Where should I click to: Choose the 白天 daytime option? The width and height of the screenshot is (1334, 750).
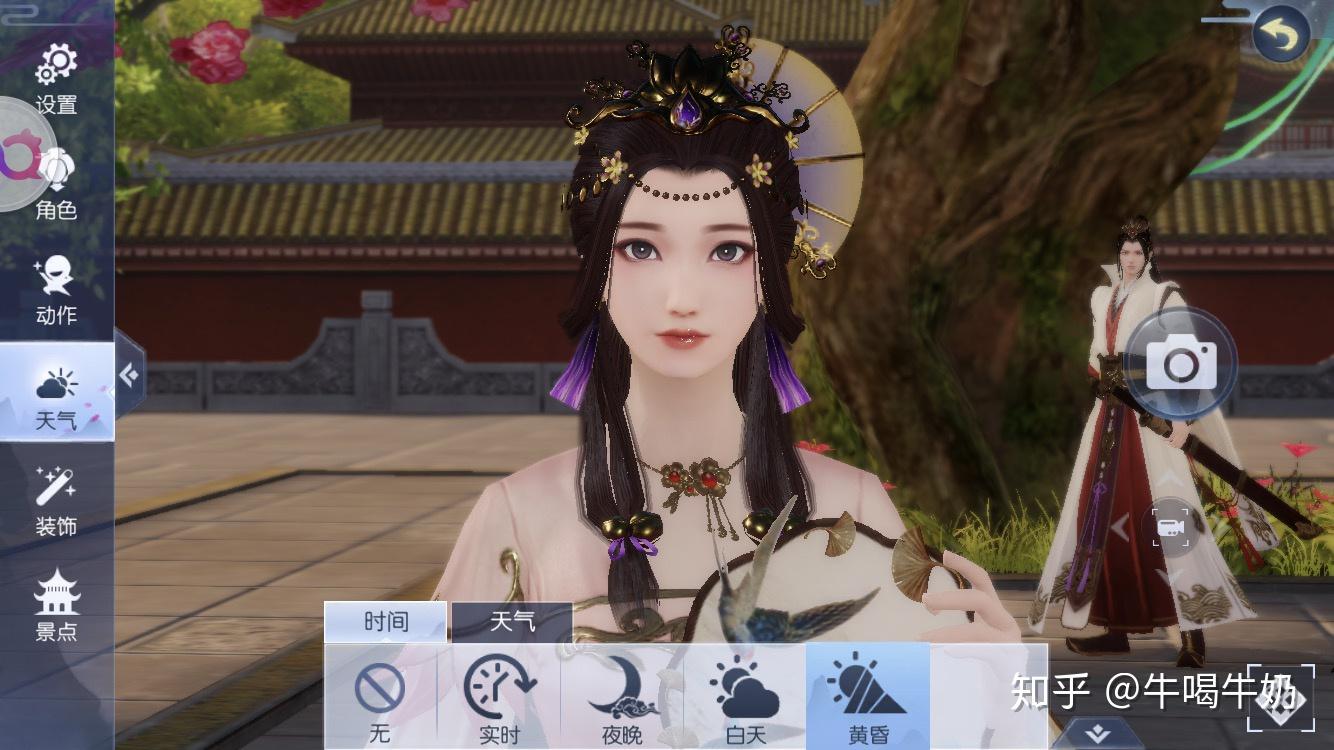[x=745, y=700]
